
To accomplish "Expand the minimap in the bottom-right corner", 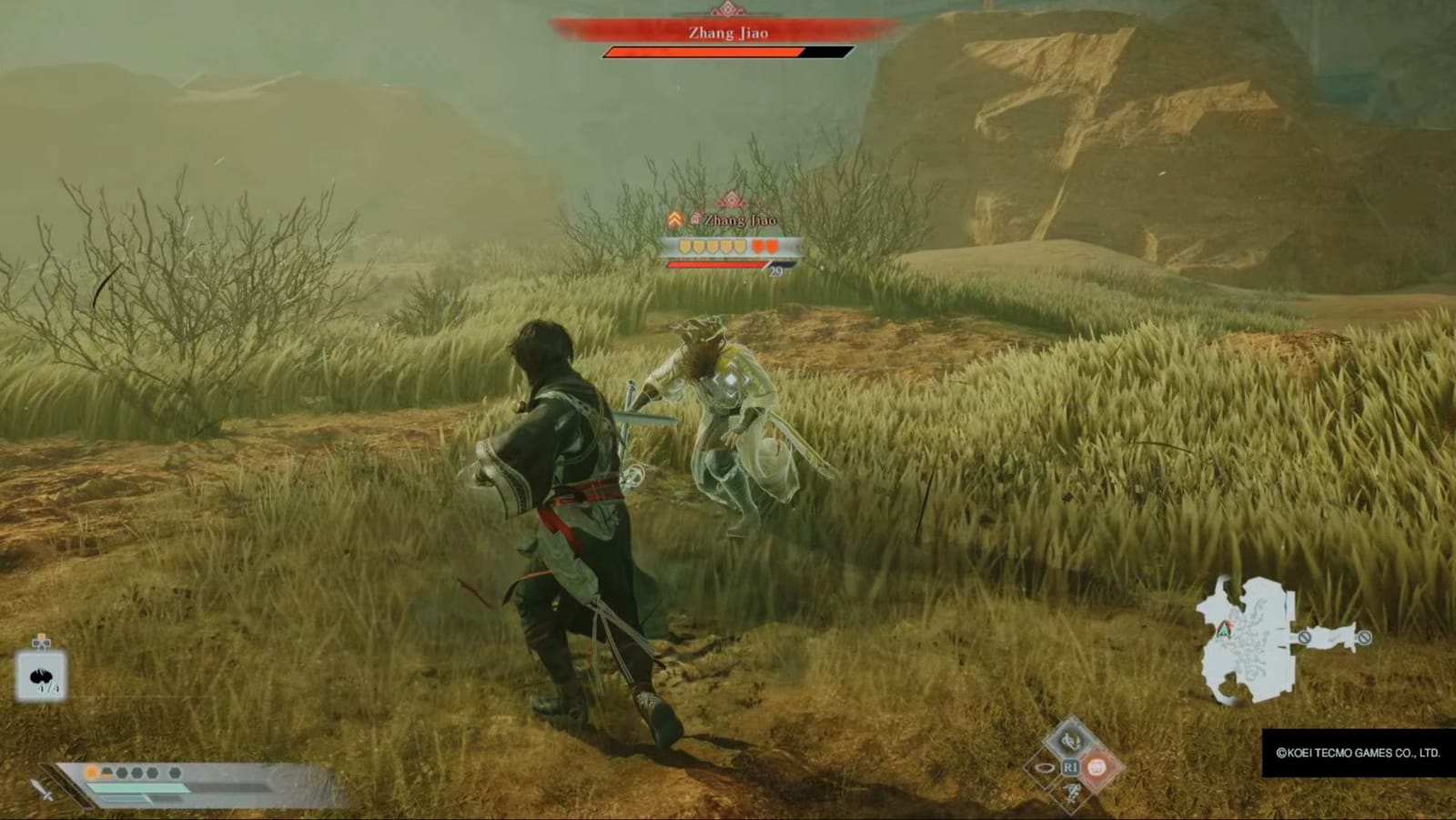I will [x=1247, y=637].
